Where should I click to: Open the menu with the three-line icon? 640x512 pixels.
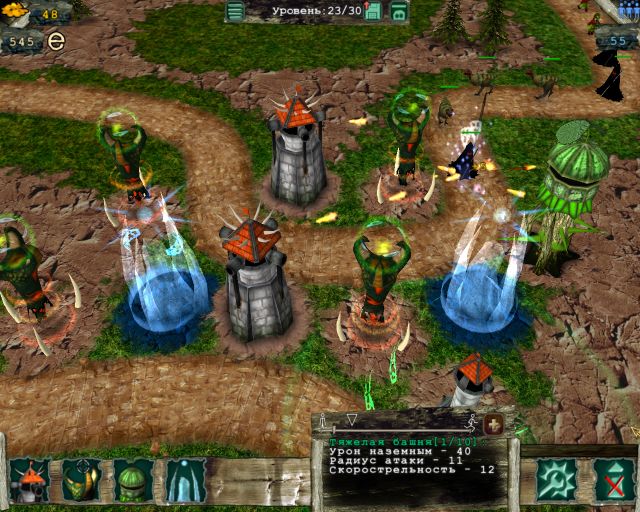(x=235, y=12)
